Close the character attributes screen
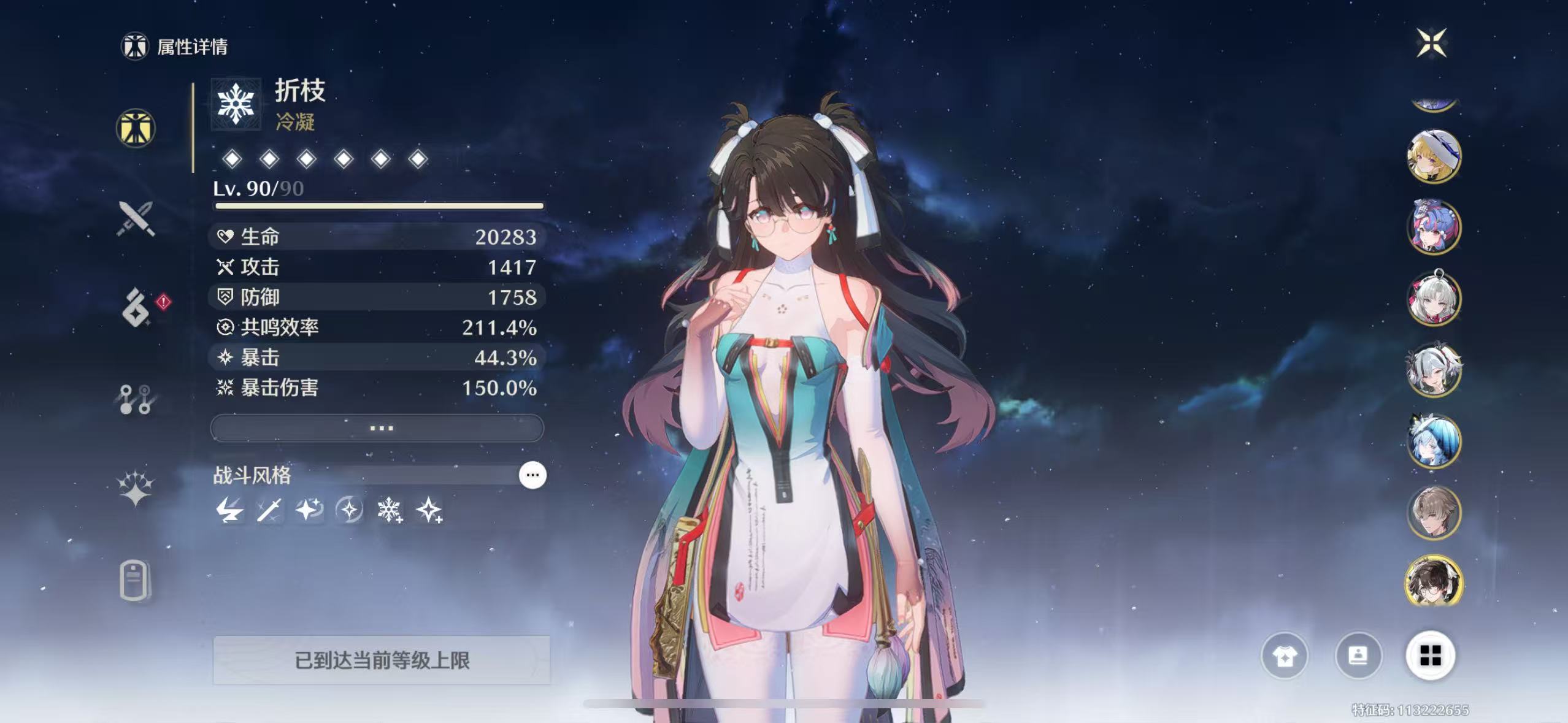This screenshot has height=723, width=1568. (1431, 43)
